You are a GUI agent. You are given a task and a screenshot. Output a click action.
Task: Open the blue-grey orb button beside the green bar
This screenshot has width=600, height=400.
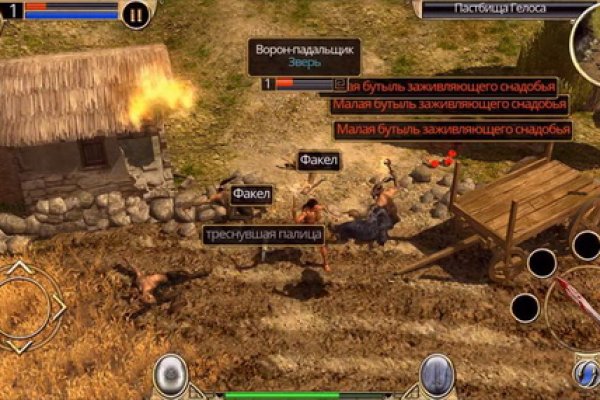pos(436,374)
